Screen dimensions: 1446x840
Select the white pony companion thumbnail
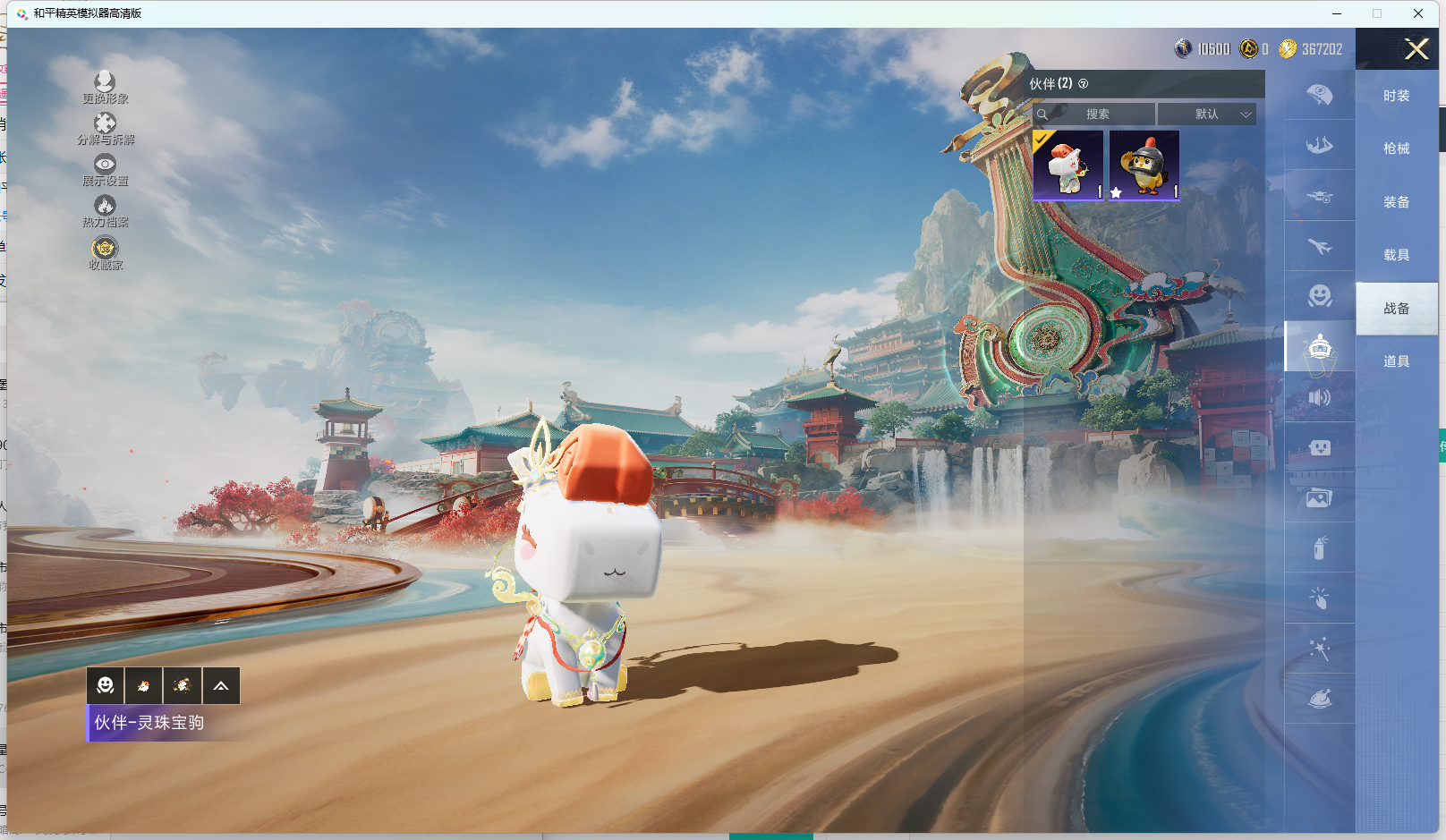pyautogui.click(x=1068, y=165)
